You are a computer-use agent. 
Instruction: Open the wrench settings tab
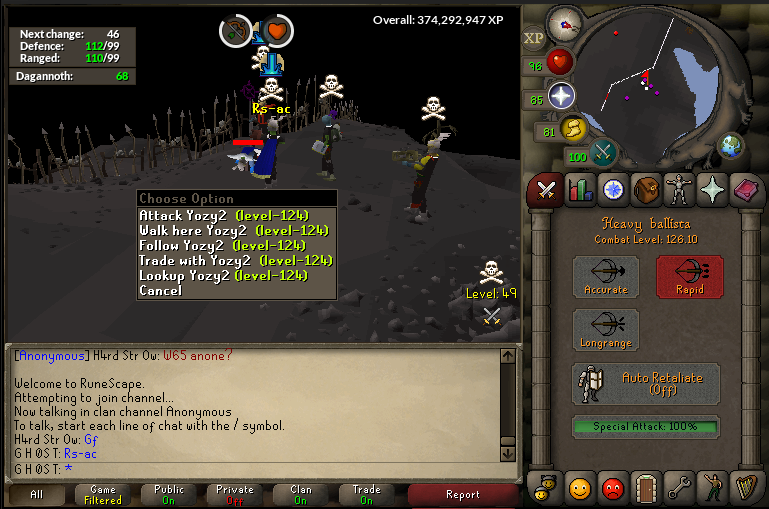680,488
